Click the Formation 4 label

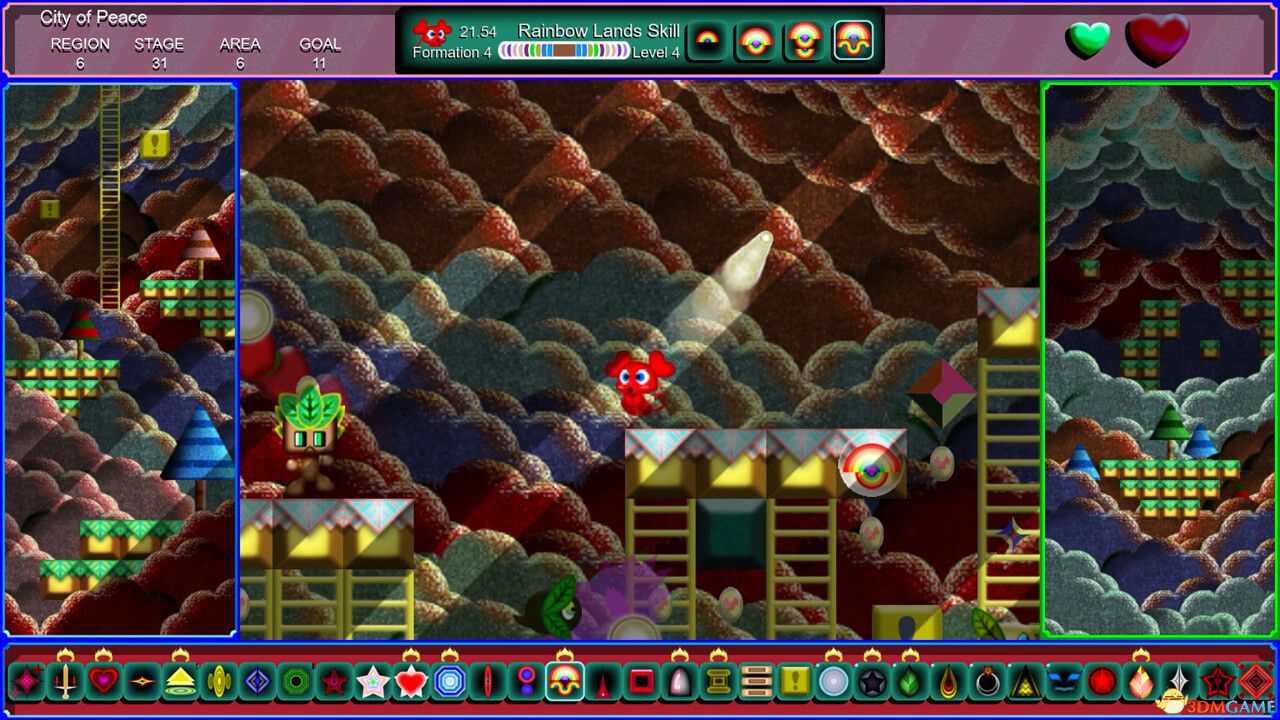coord(452,52)
